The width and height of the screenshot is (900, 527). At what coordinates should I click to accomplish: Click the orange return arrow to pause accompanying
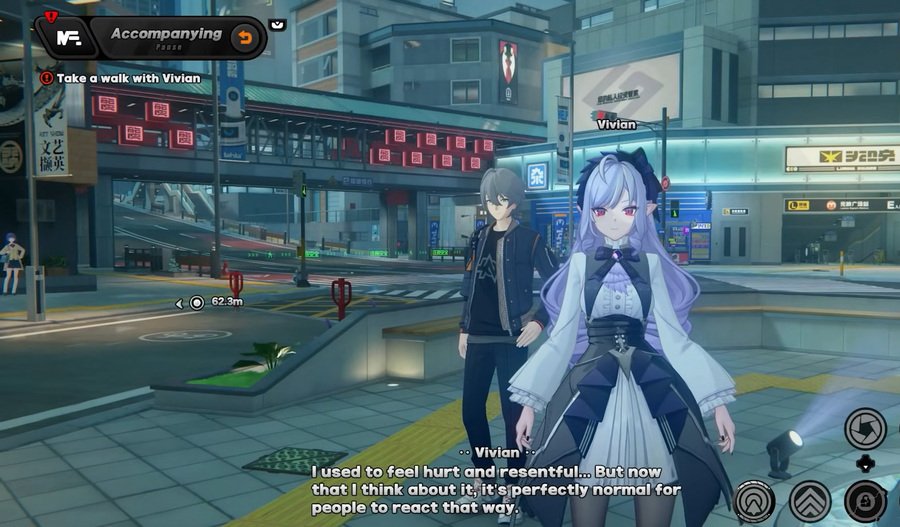point(243,38)
